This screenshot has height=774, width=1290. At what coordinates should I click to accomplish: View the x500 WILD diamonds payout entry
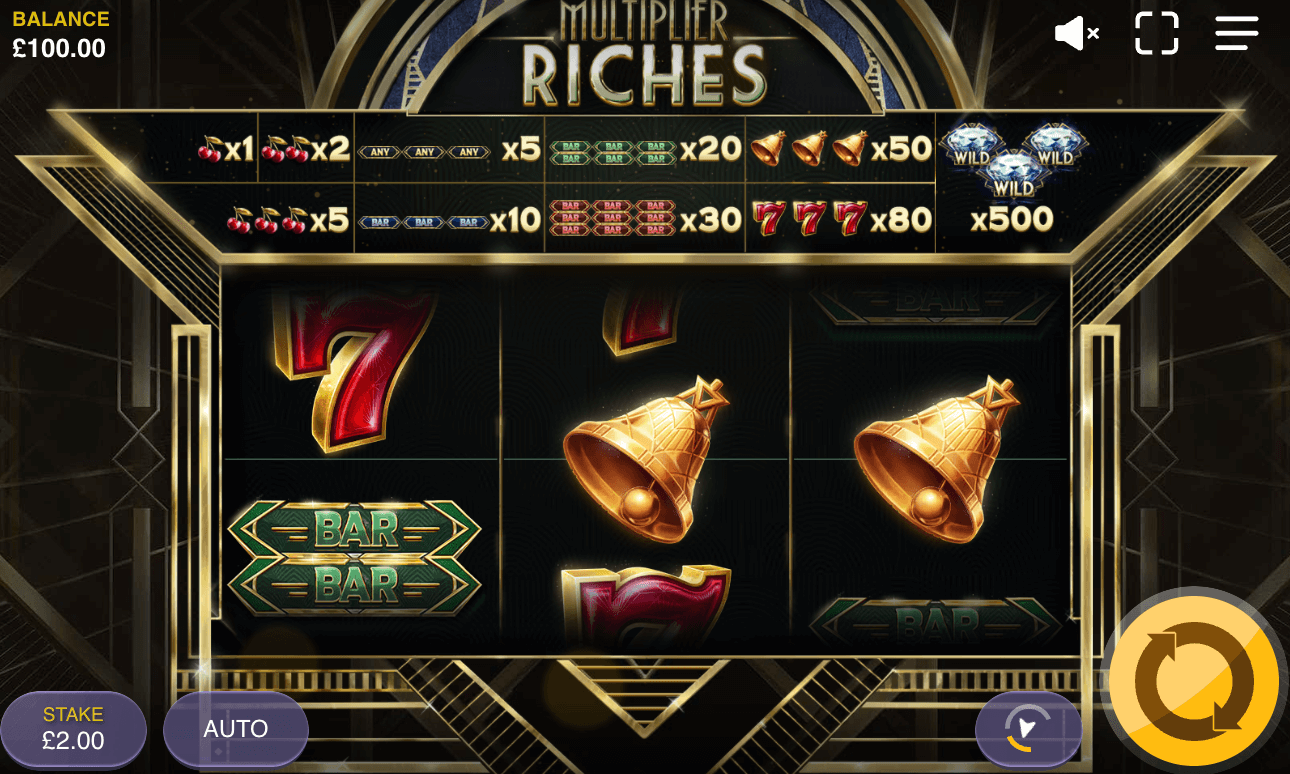[x=1013, y=180]
